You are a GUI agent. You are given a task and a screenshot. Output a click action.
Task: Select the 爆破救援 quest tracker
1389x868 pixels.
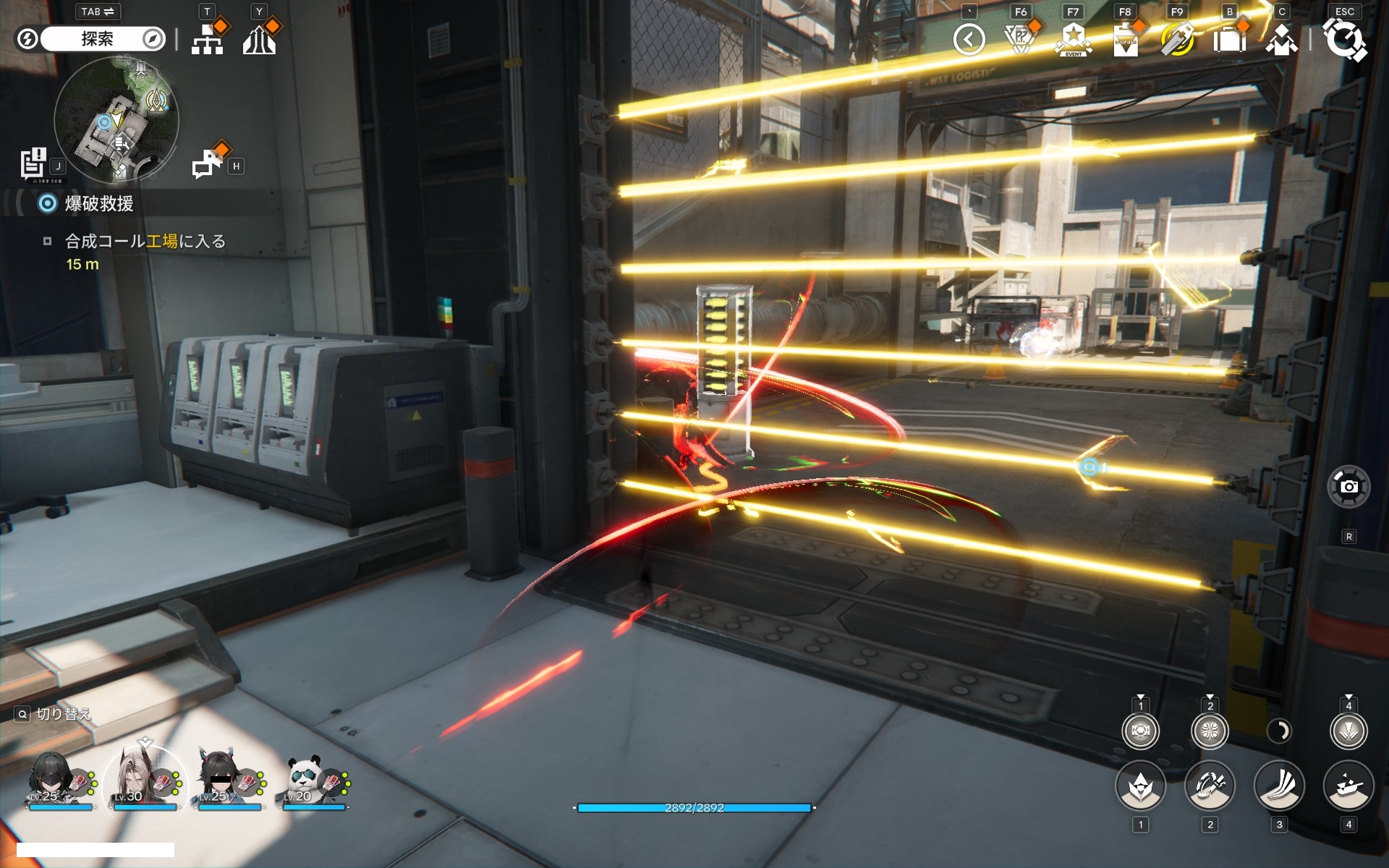coord(98,204)
